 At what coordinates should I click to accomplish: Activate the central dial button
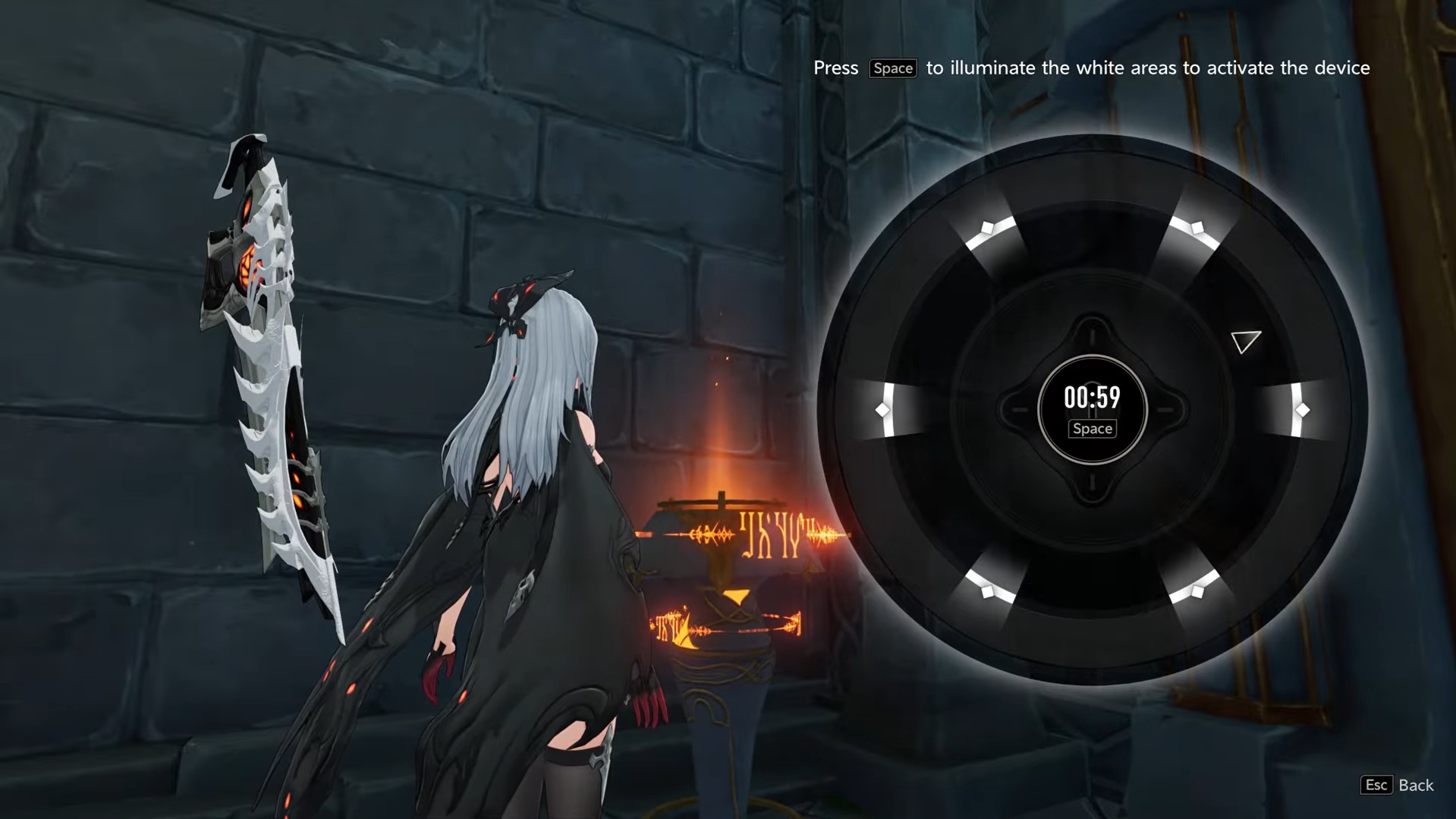pyautogui.click(x=1092, y=410)
